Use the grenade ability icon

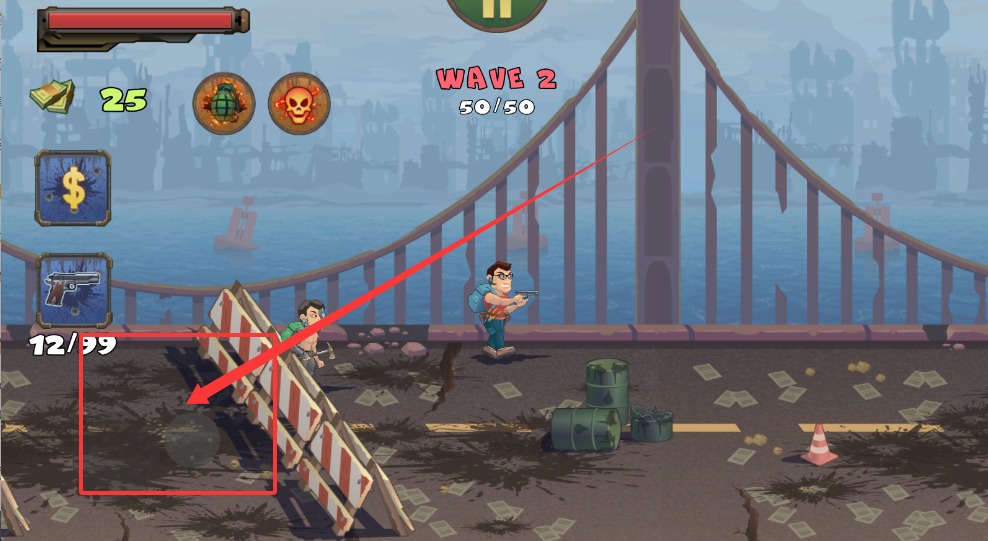(223, 103)
